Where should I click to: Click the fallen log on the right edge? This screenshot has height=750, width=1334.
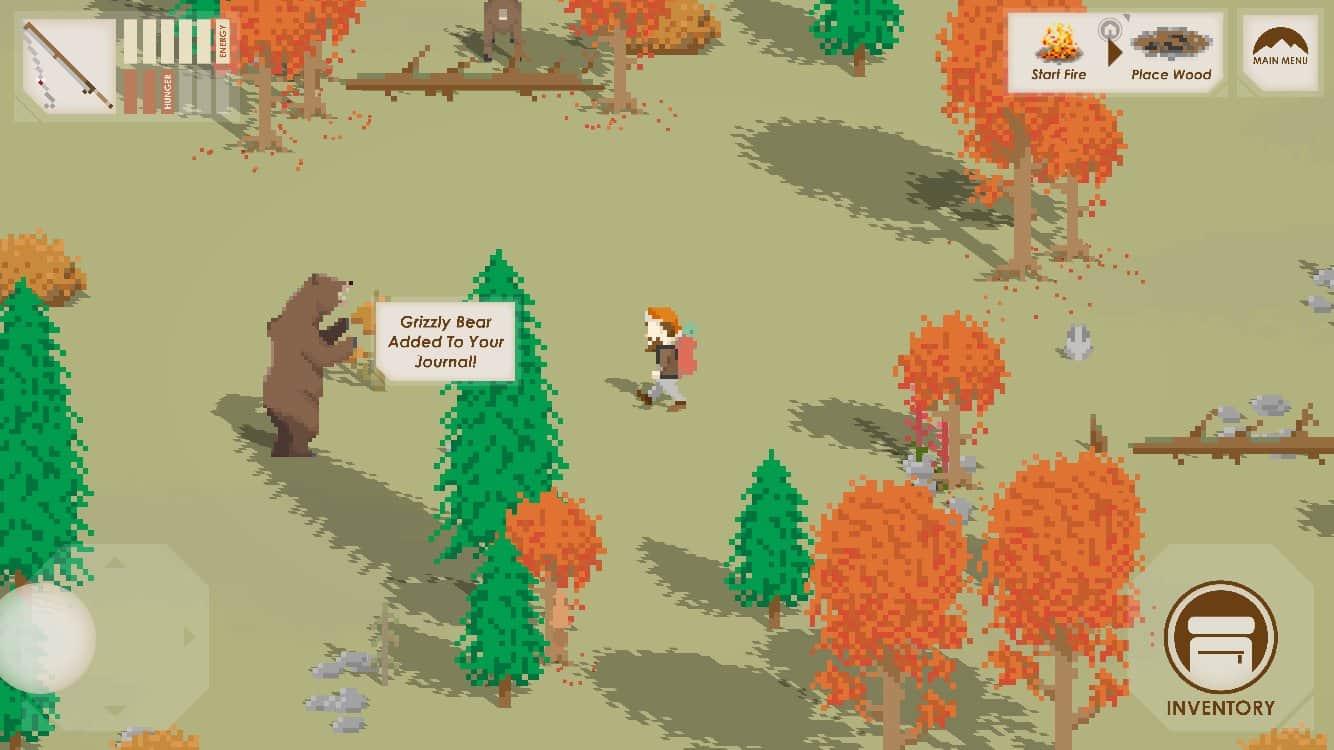(1230, 440)
